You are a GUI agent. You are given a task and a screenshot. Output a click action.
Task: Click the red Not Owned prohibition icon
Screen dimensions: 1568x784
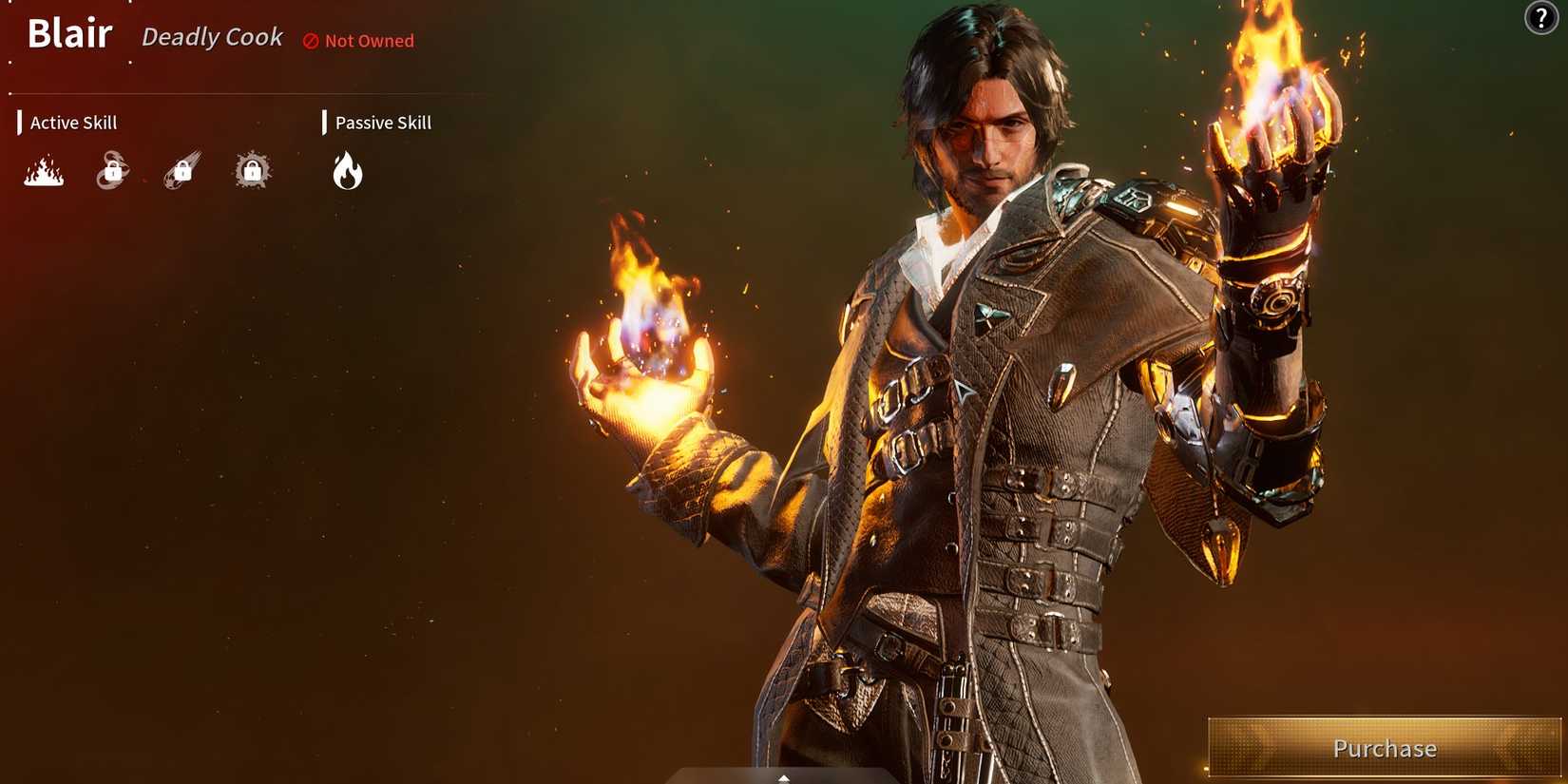pos(309,41)
